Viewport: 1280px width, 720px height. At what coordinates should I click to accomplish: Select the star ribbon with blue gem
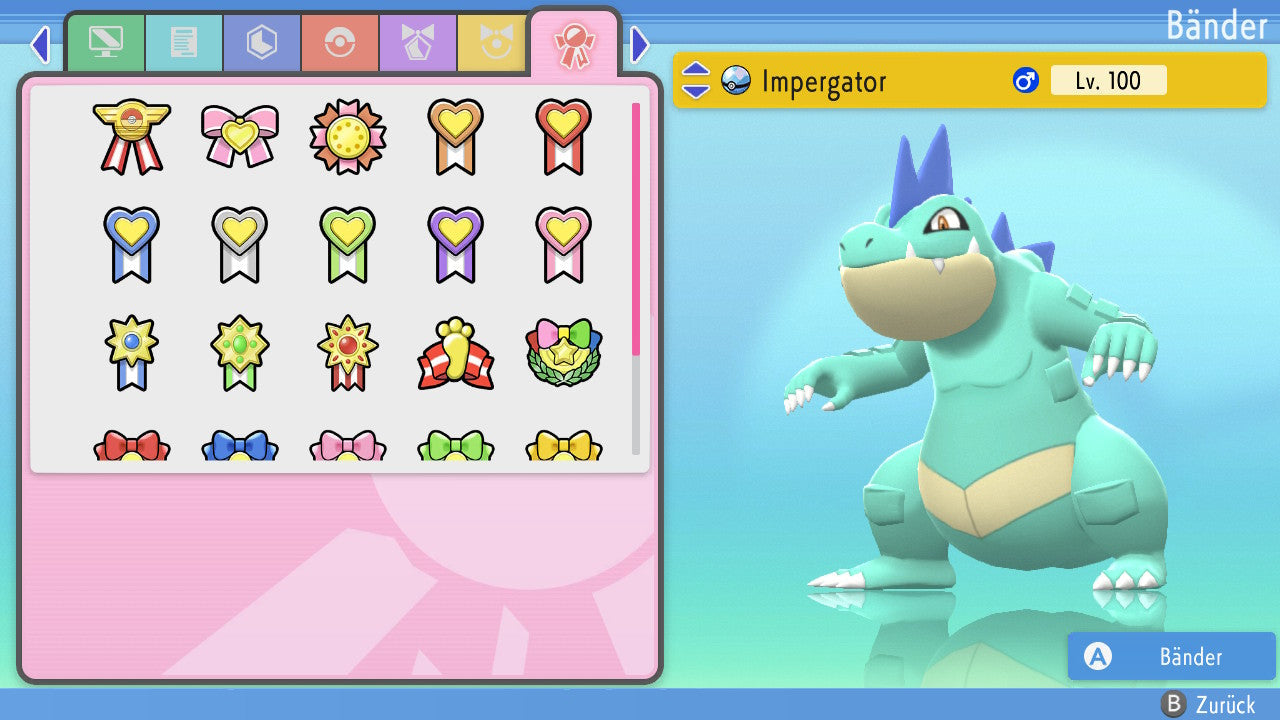pos(132,354)
